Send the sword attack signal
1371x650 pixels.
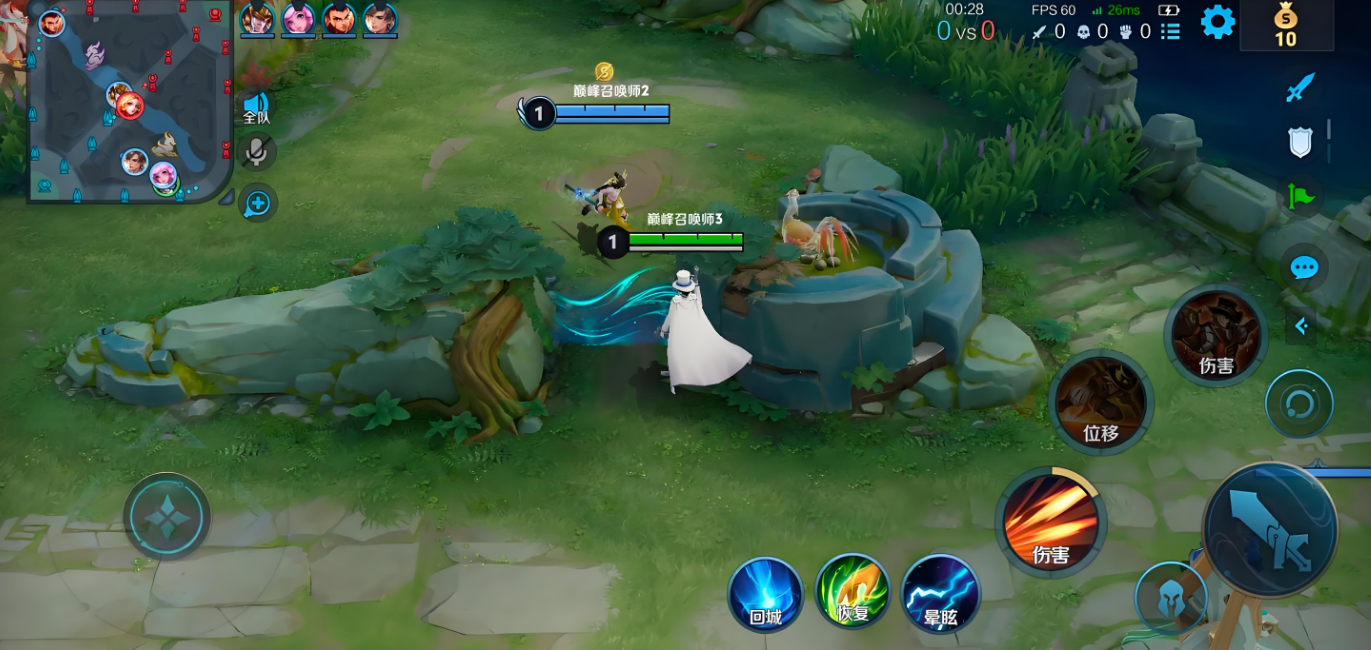point(1299,88)
